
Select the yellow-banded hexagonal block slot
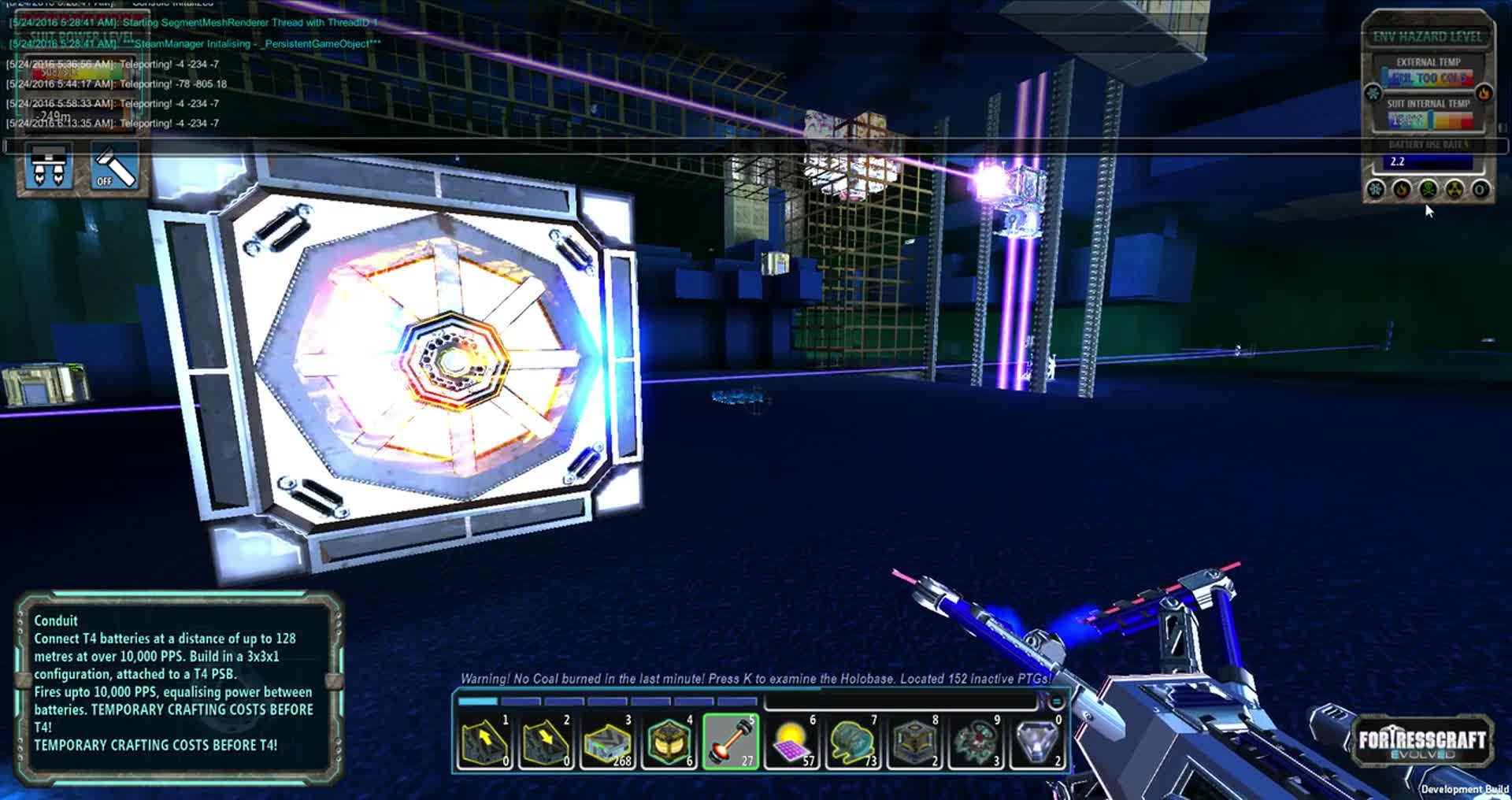point(669,742)
